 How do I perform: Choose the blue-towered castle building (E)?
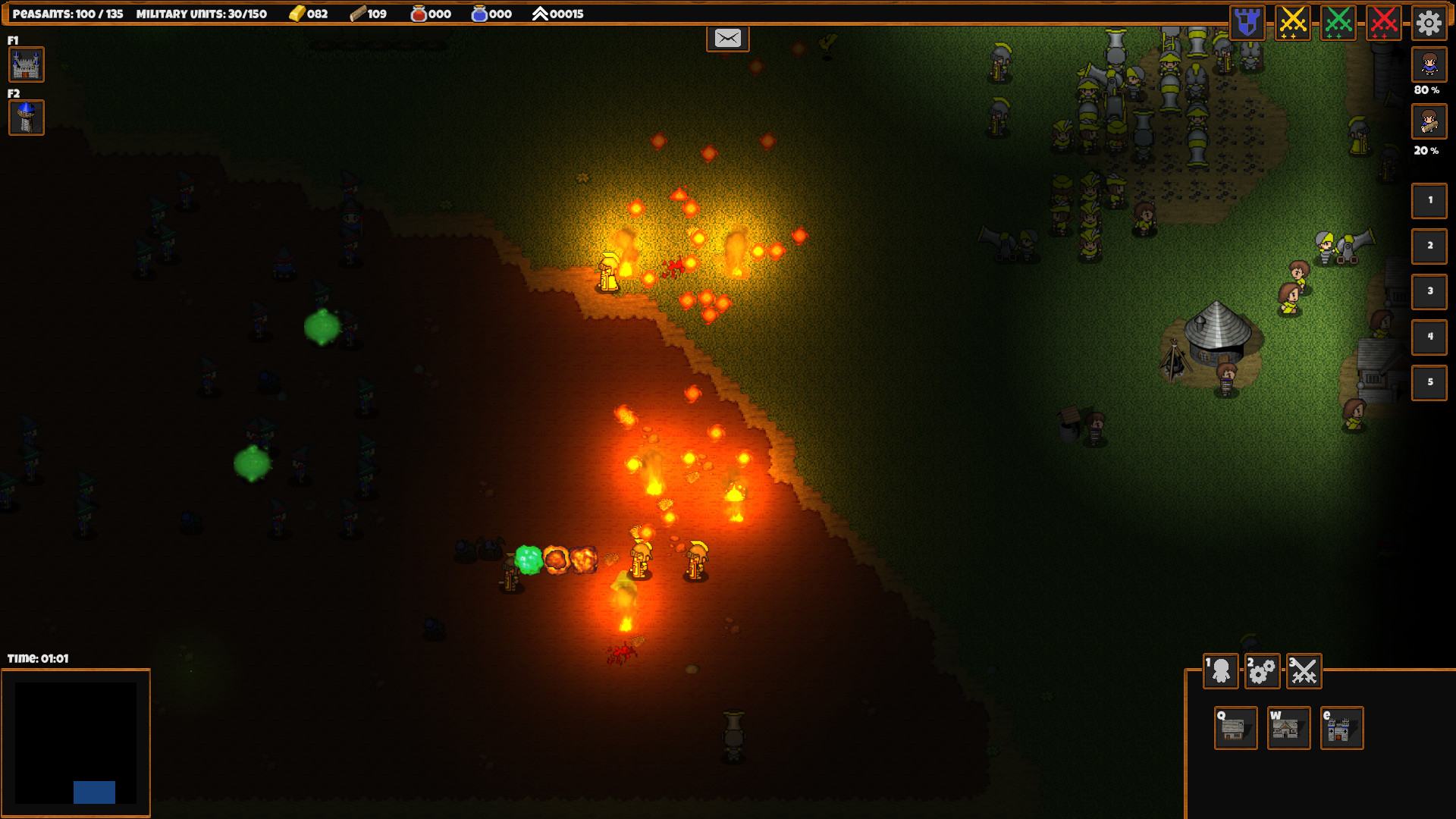(1342, 728)
